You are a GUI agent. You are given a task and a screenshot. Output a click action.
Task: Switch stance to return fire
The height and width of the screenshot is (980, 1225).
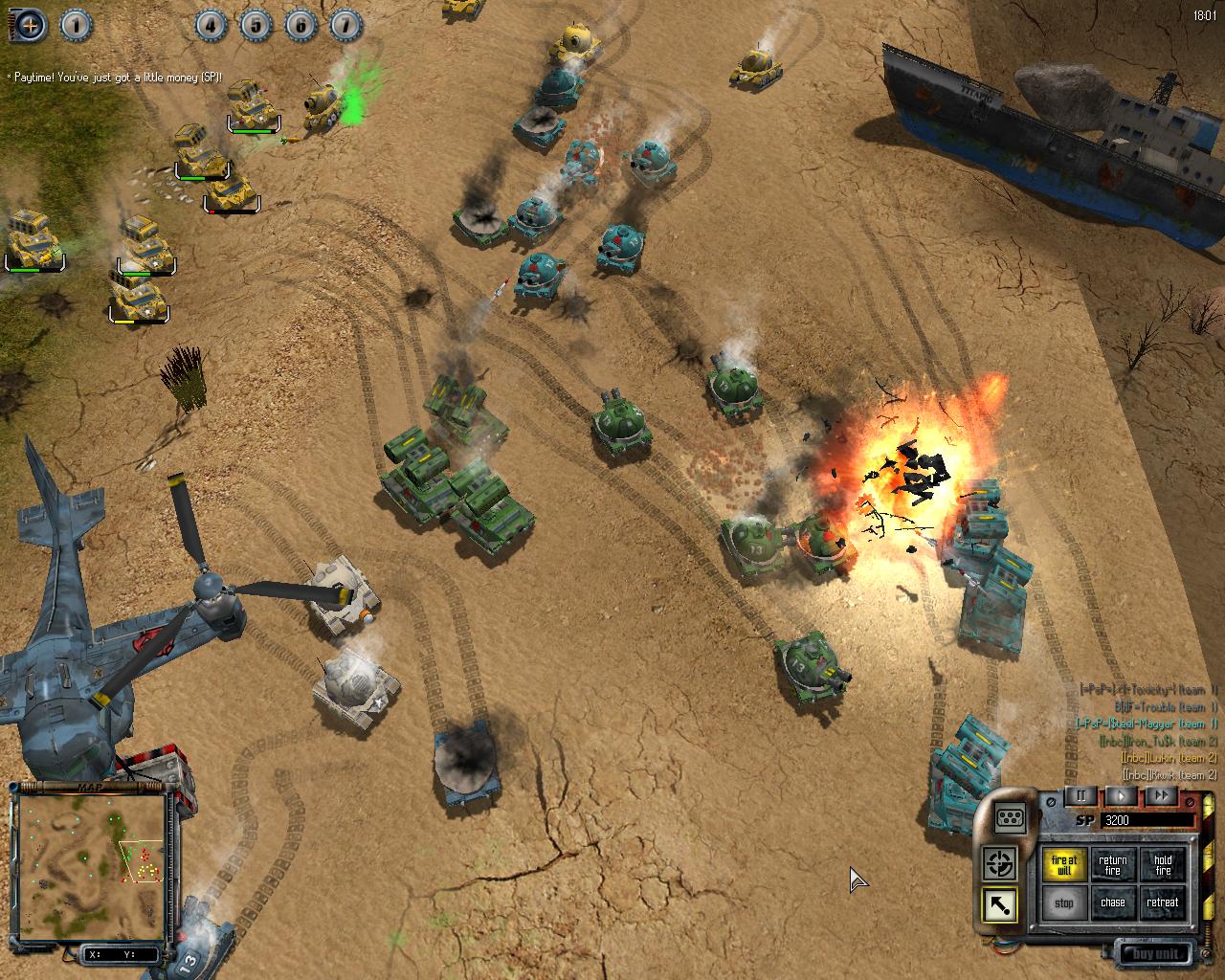coord(1113,865)
